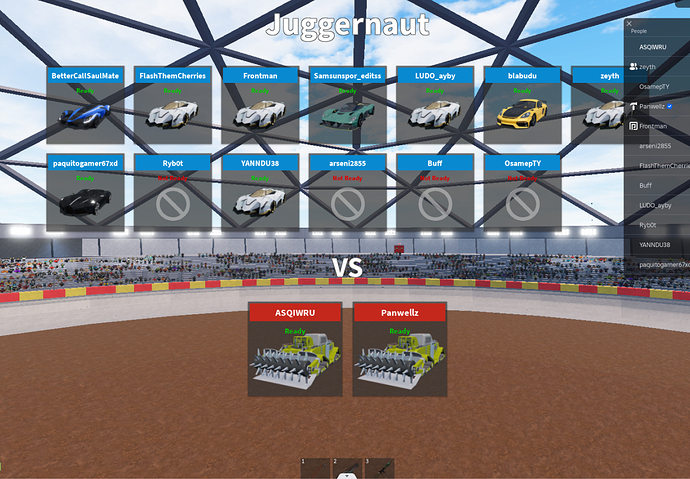
Task: Select ASQIWRU in the People list
Action: click(653, 47)
